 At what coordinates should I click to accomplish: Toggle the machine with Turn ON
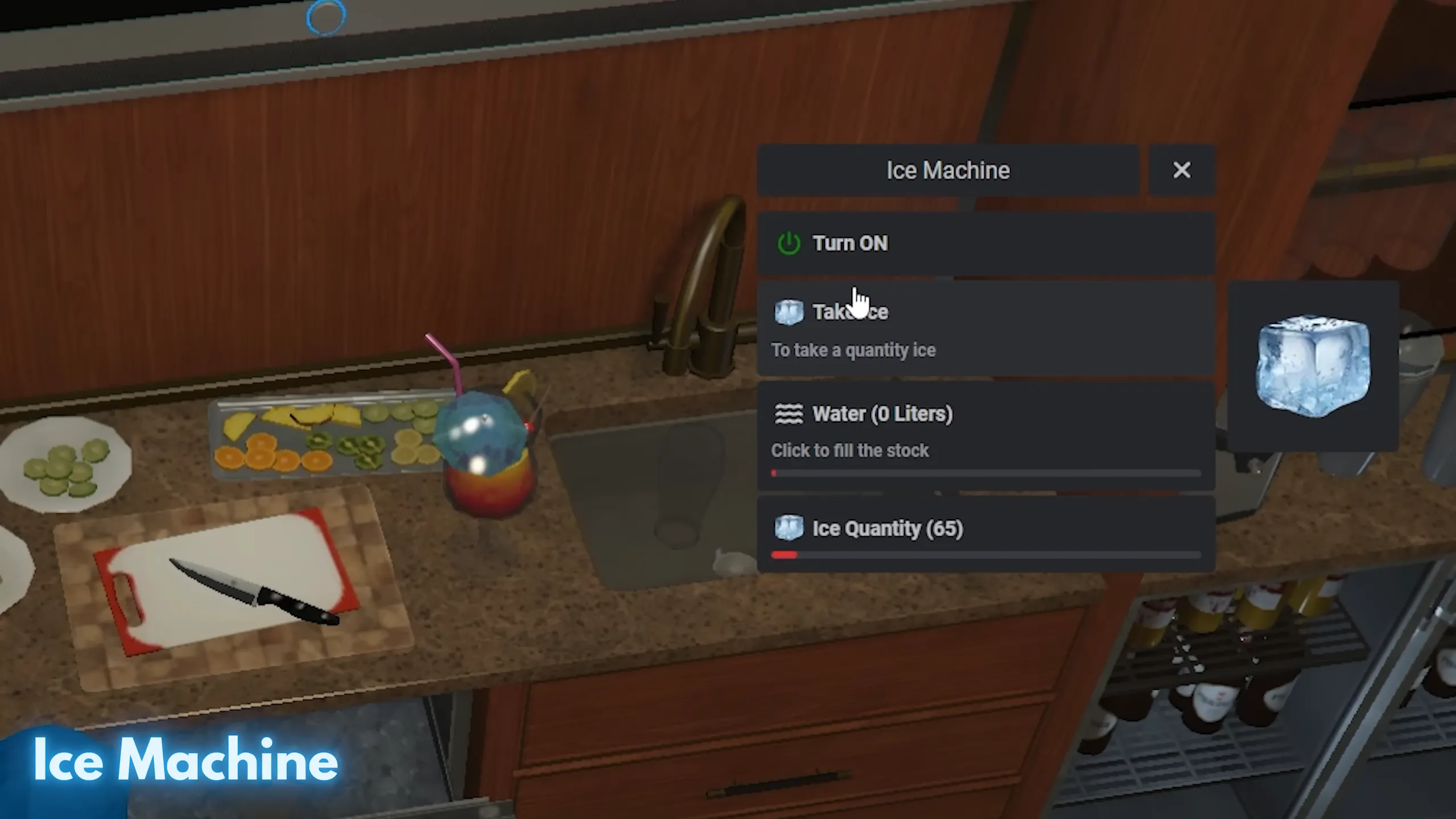point(850,244)
